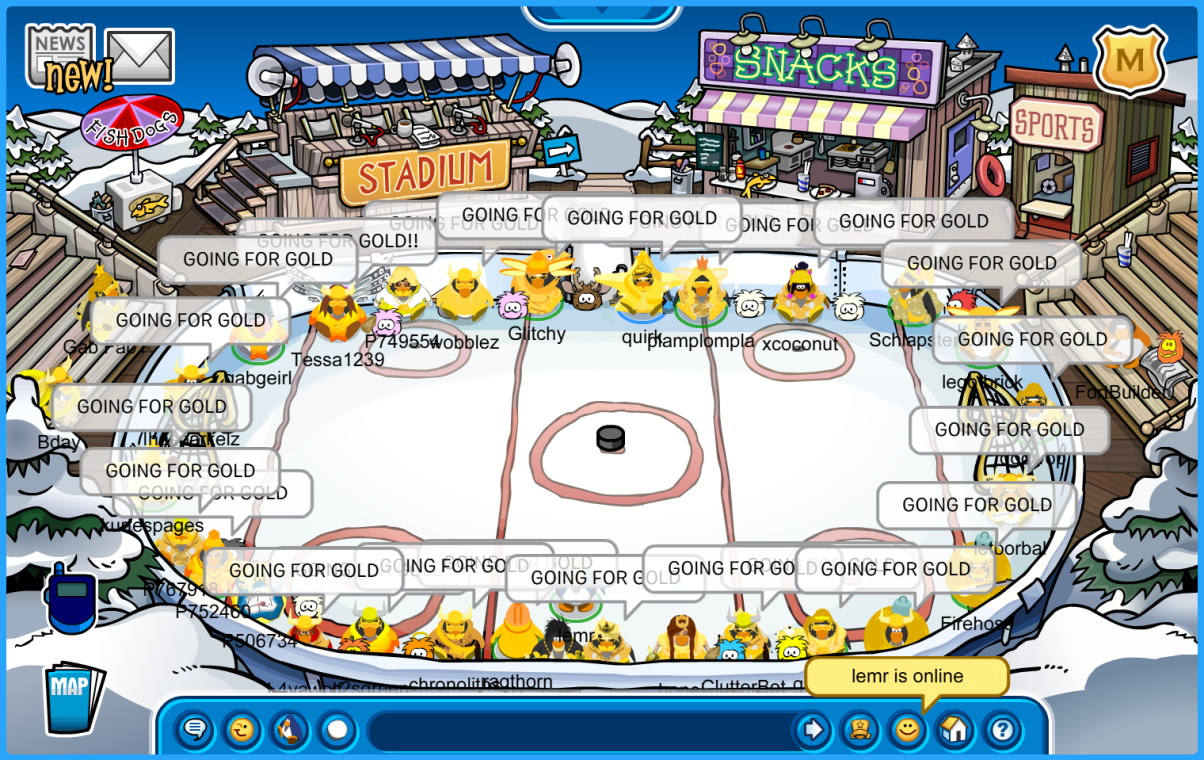This screenshot has width=1204, height=760.
Task: Open the blue spy phone
Action: click(70, 599)
